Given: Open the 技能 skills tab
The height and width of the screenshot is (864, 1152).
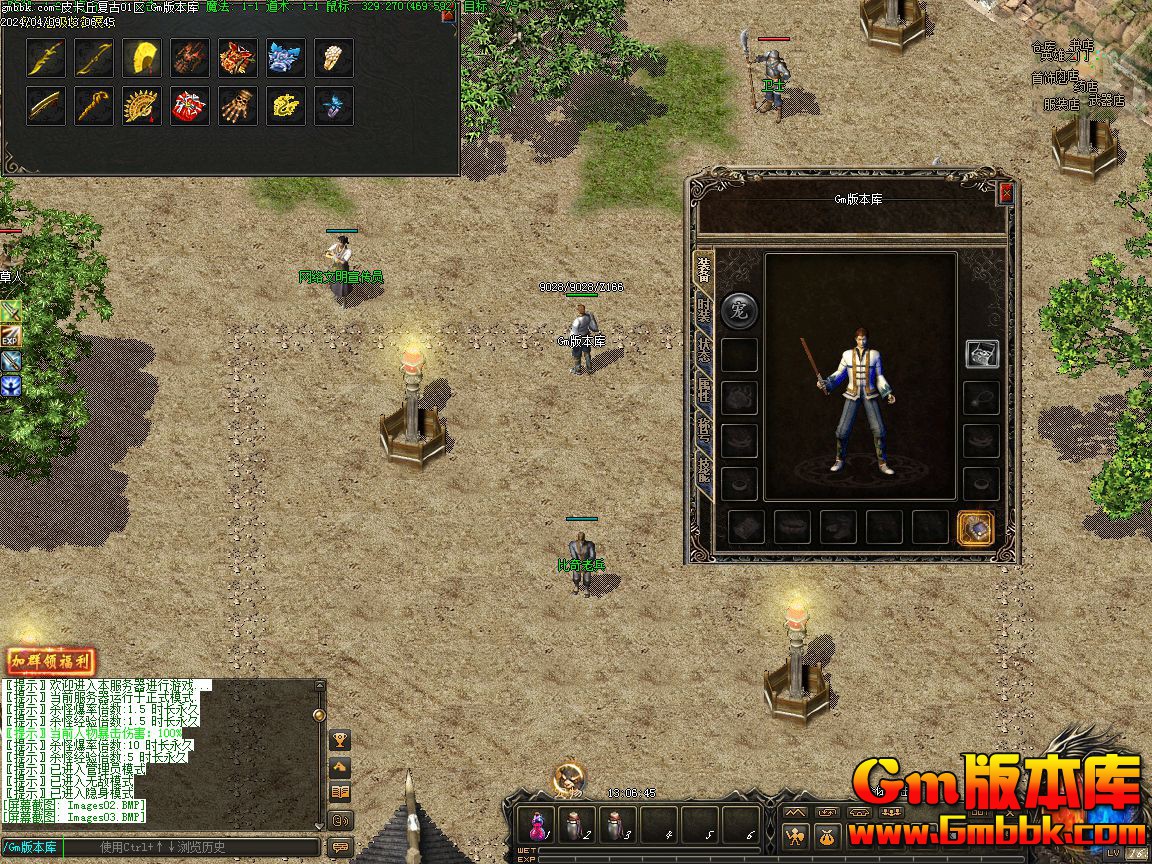Looking at the screenshot, I should pyautogui.click(x=704, y=470).
